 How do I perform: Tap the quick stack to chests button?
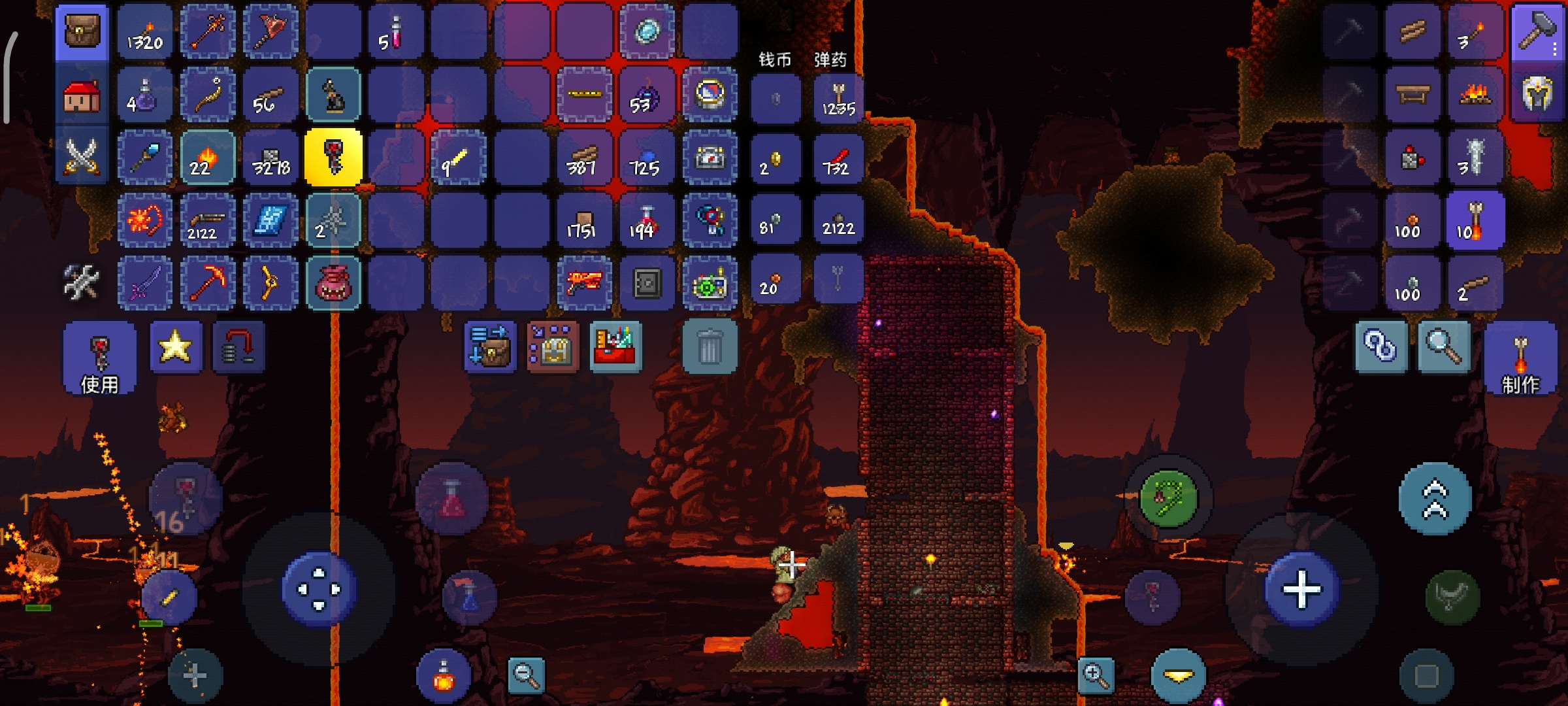pos(490,346)
